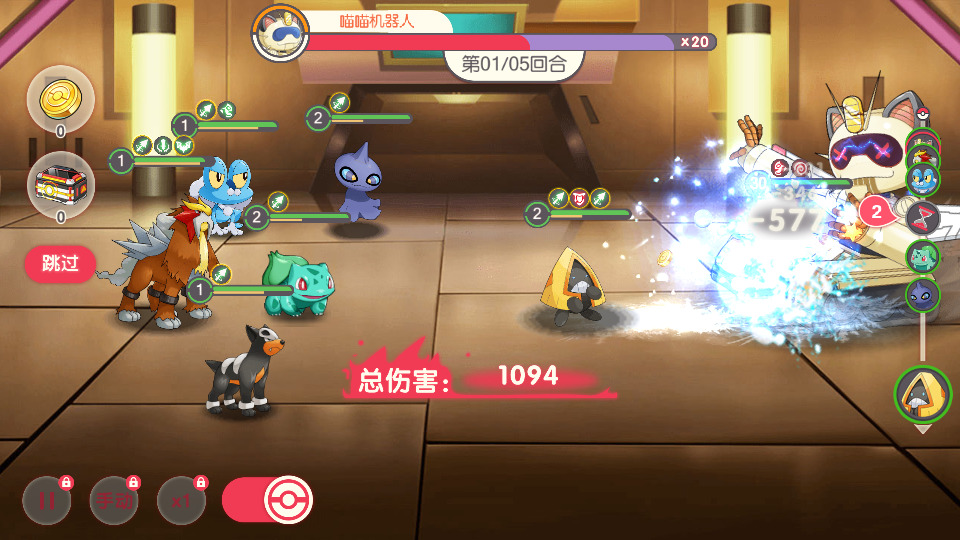This screenshot has width=960, height=540.
Task: Skip the battle with the 跳过 button
Action: tap(60, 265)
